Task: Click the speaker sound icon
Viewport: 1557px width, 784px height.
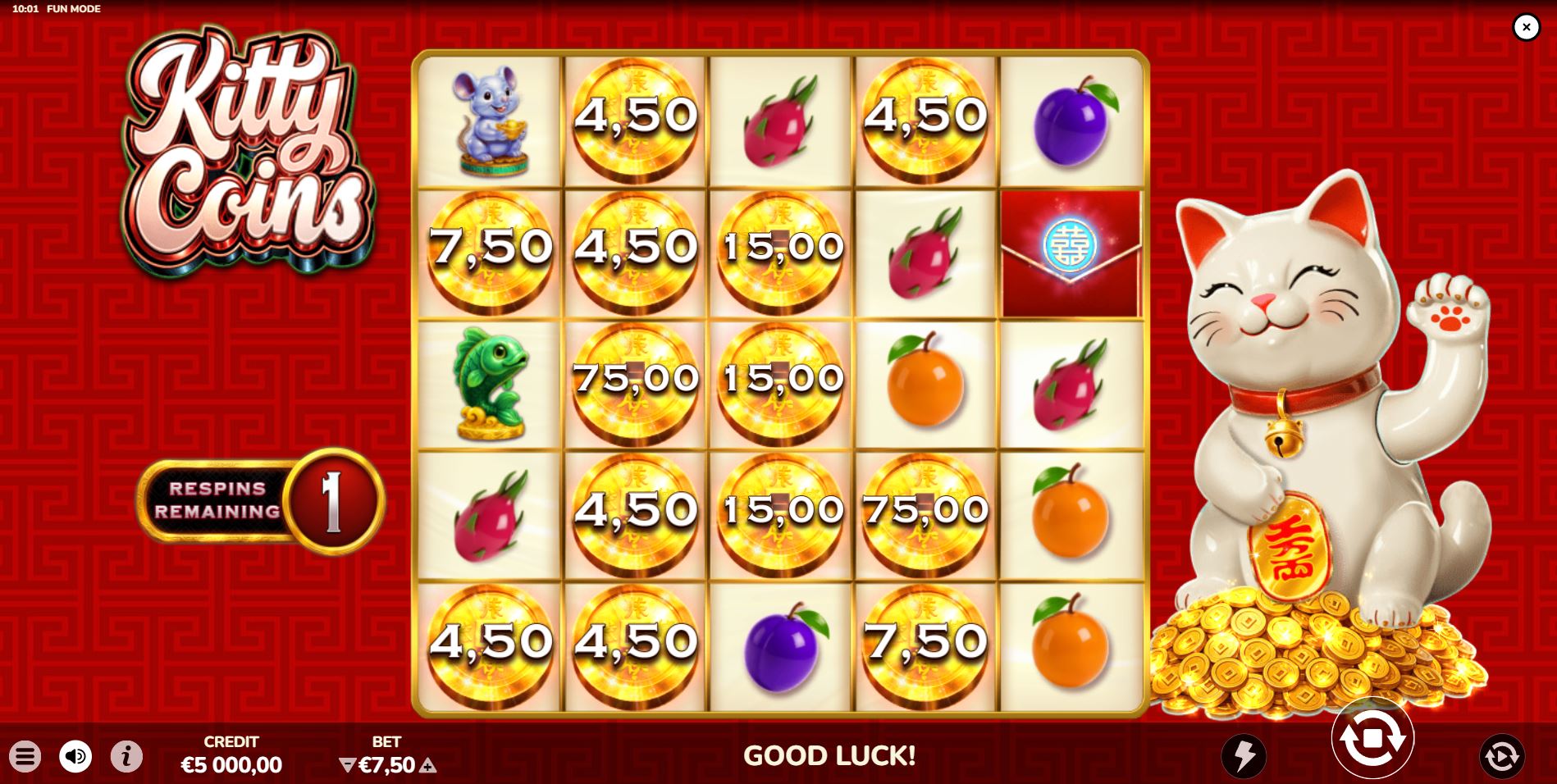Action: click(77, 758)
